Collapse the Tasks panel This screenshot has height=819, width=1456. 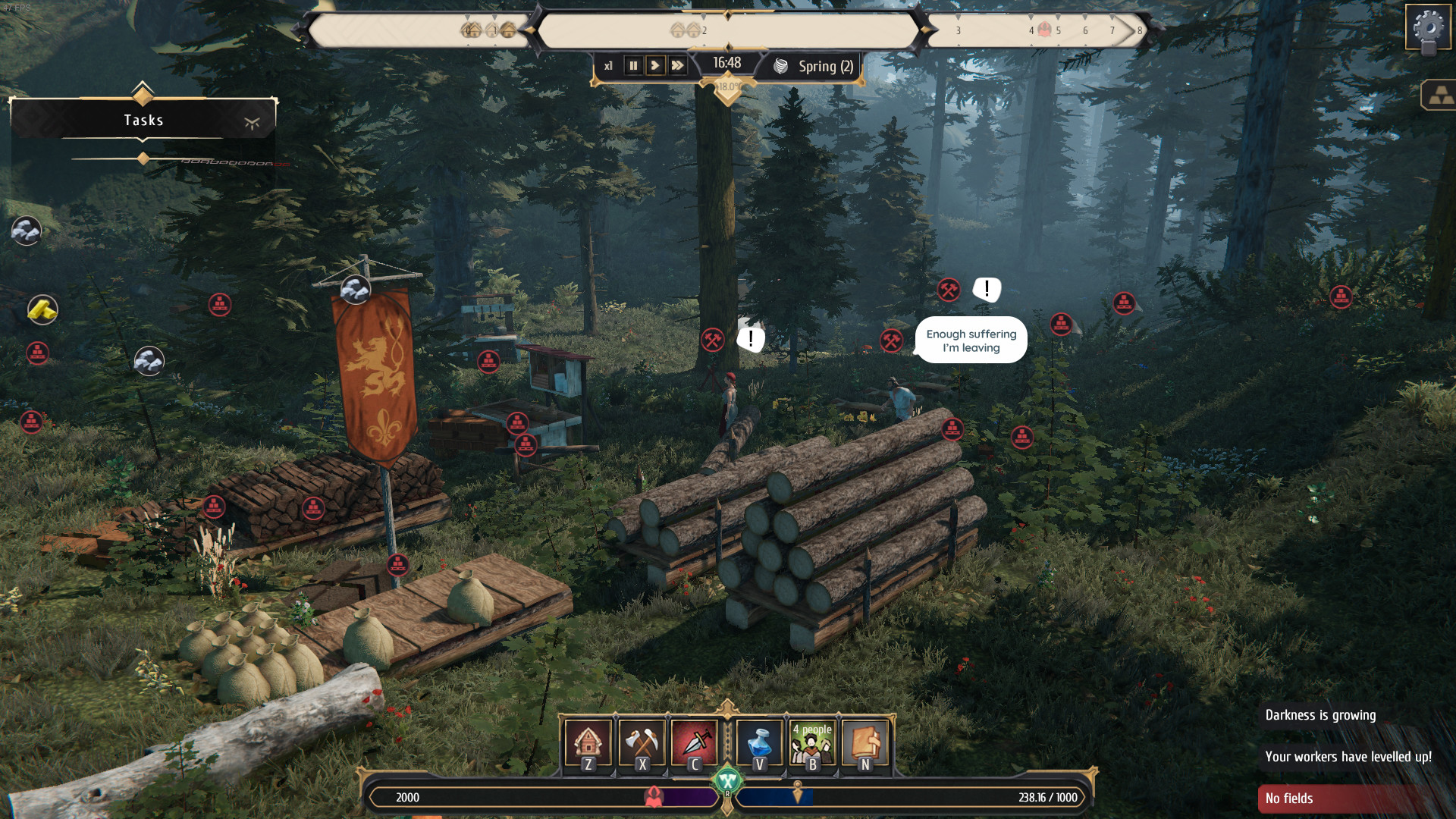coord(253,120)
